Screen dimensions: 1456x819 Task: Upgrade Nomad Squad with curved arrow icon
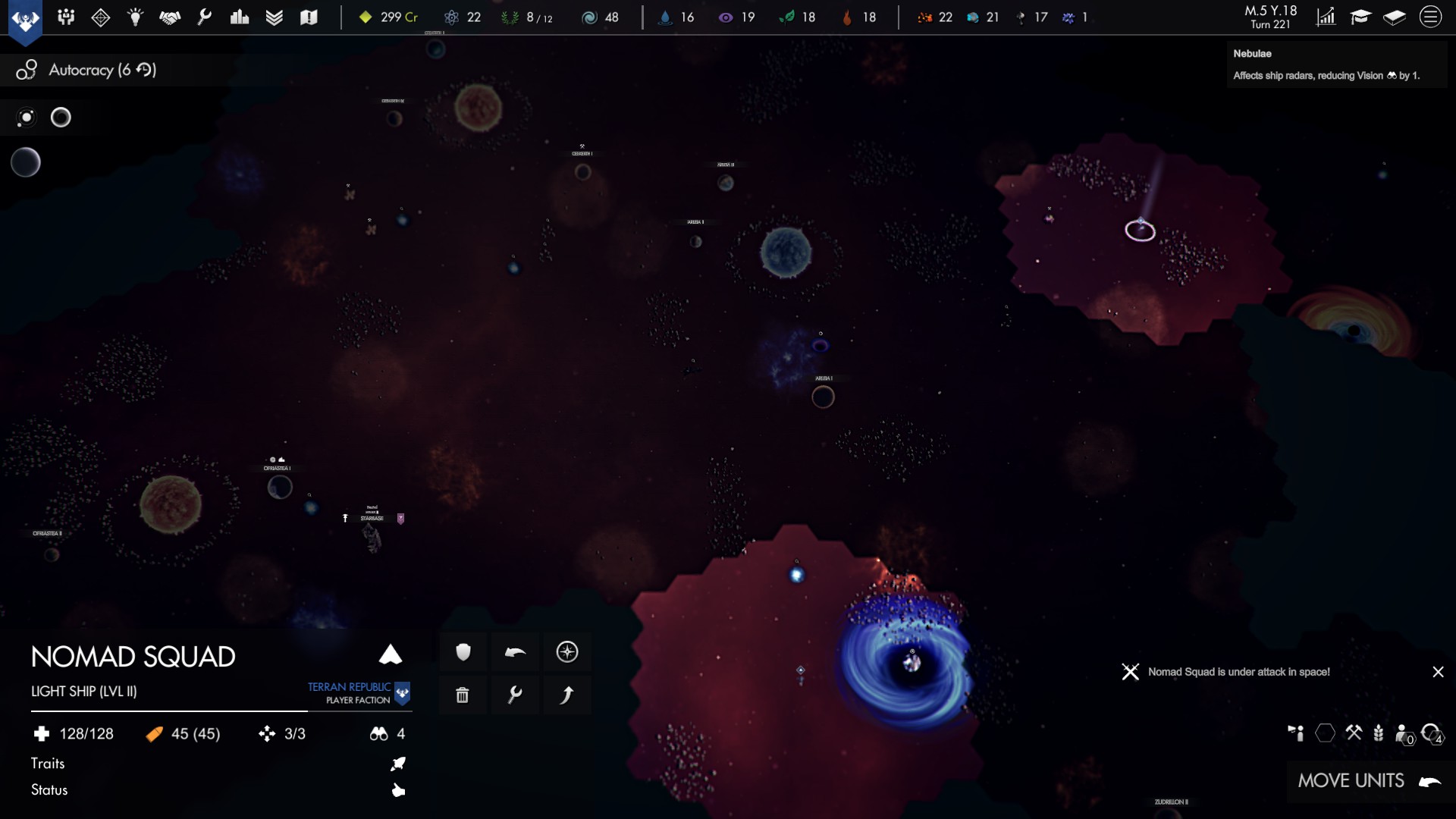568,694
